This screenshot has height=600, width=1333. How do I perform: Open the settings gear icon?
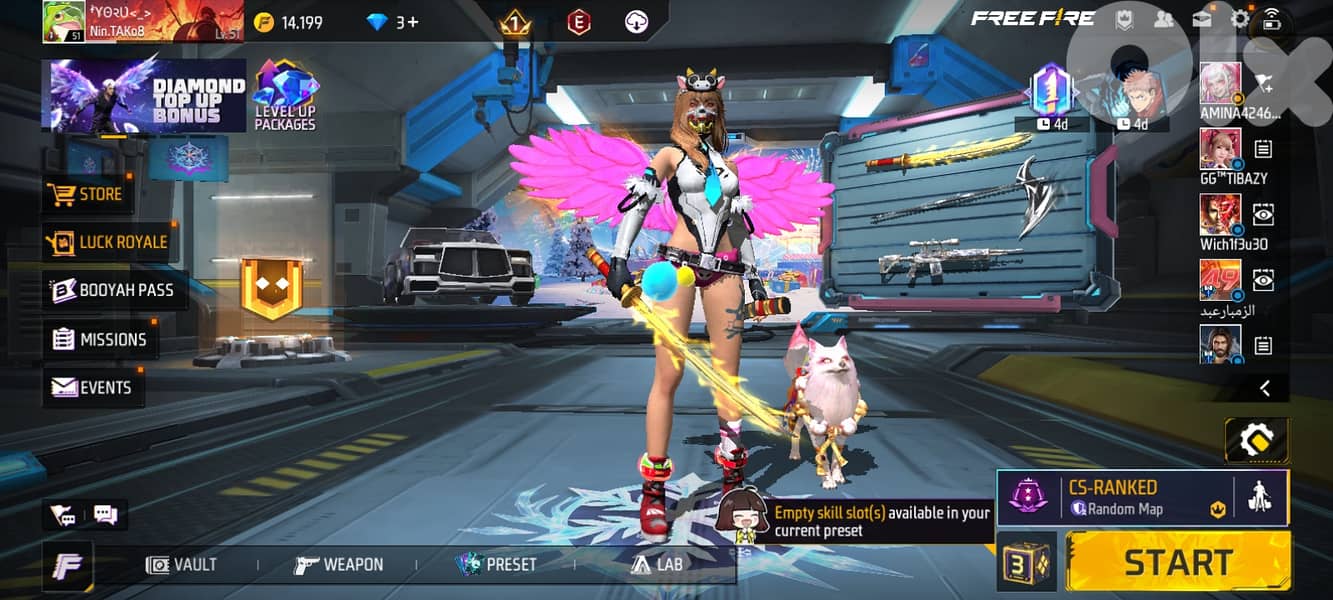1240,18
